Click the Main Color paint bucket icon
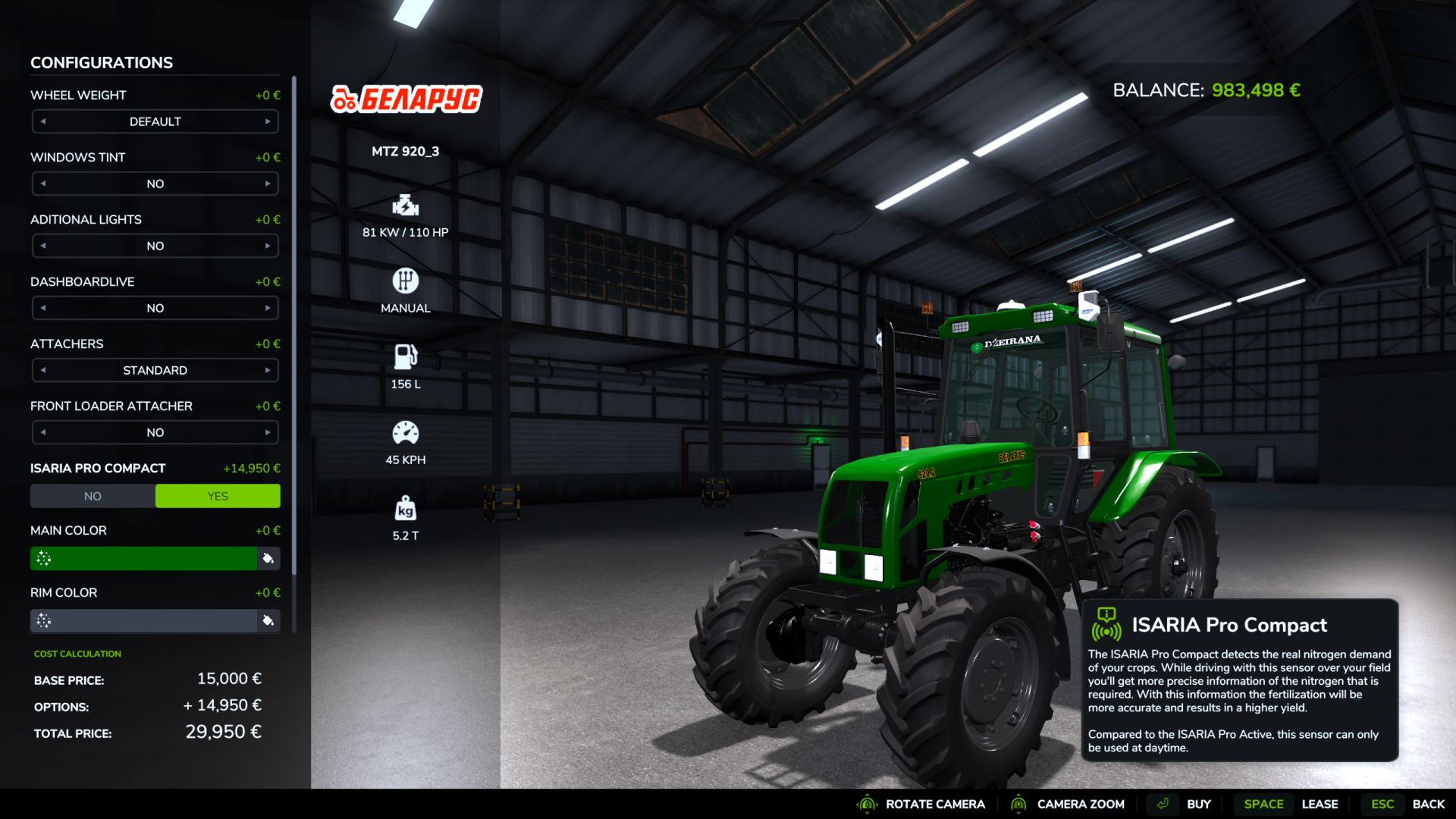Image resolution: width=1456 pixels, height=819 pixels. (268, 559)
